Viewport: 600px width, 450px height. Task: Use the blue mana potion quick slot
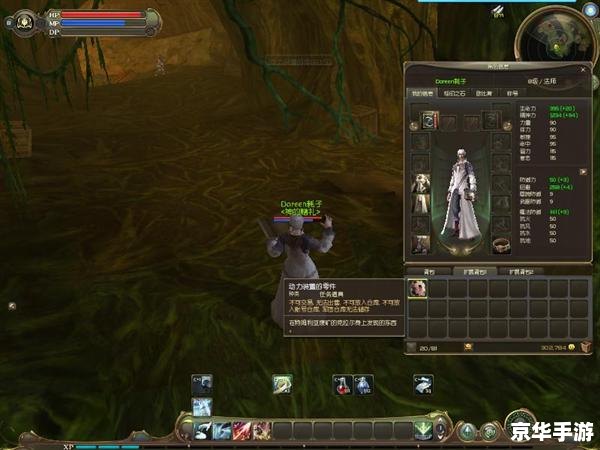click(x=363, y=384)
